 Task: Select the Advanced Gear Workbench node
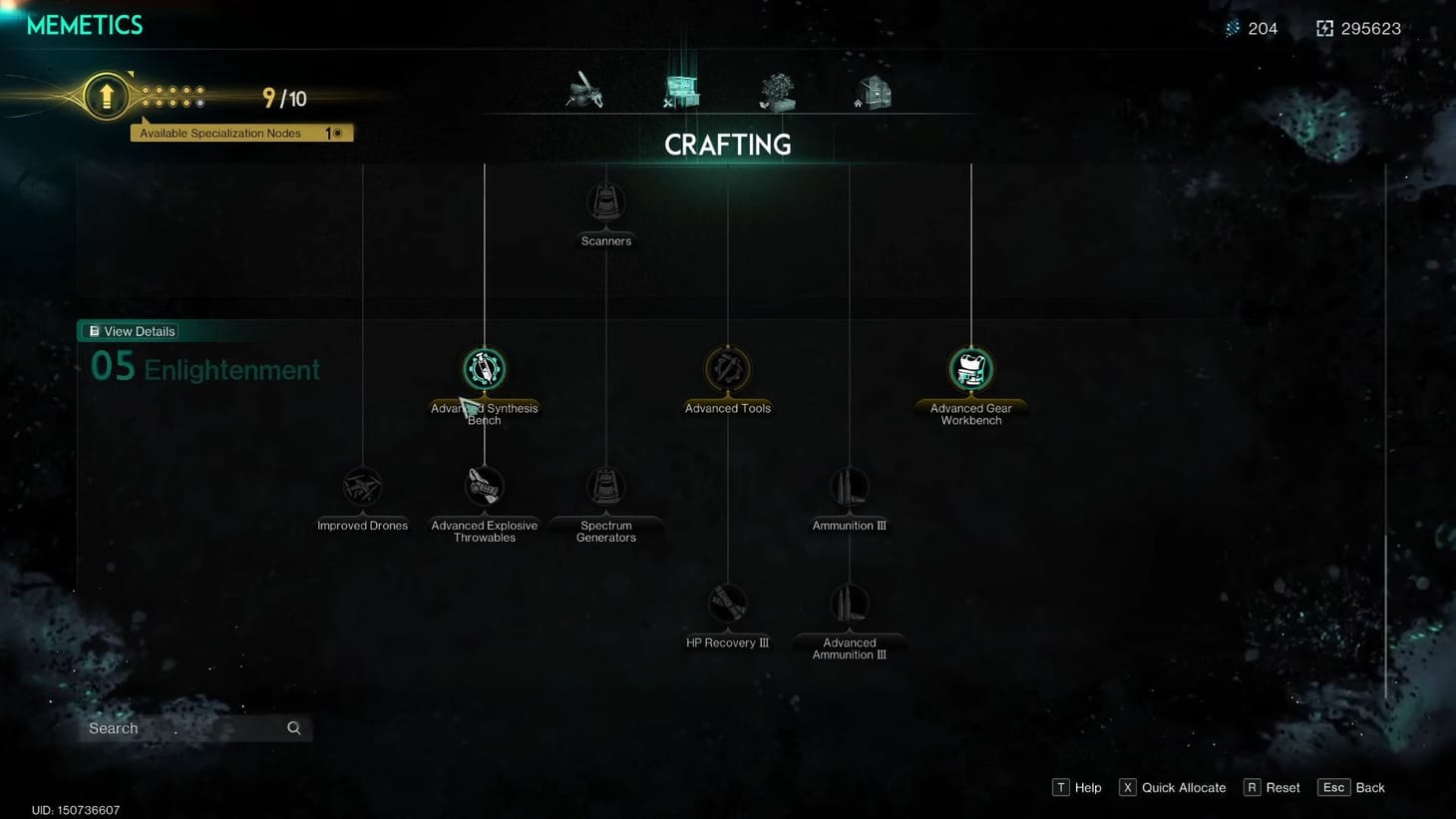click(x=970, y=367)
